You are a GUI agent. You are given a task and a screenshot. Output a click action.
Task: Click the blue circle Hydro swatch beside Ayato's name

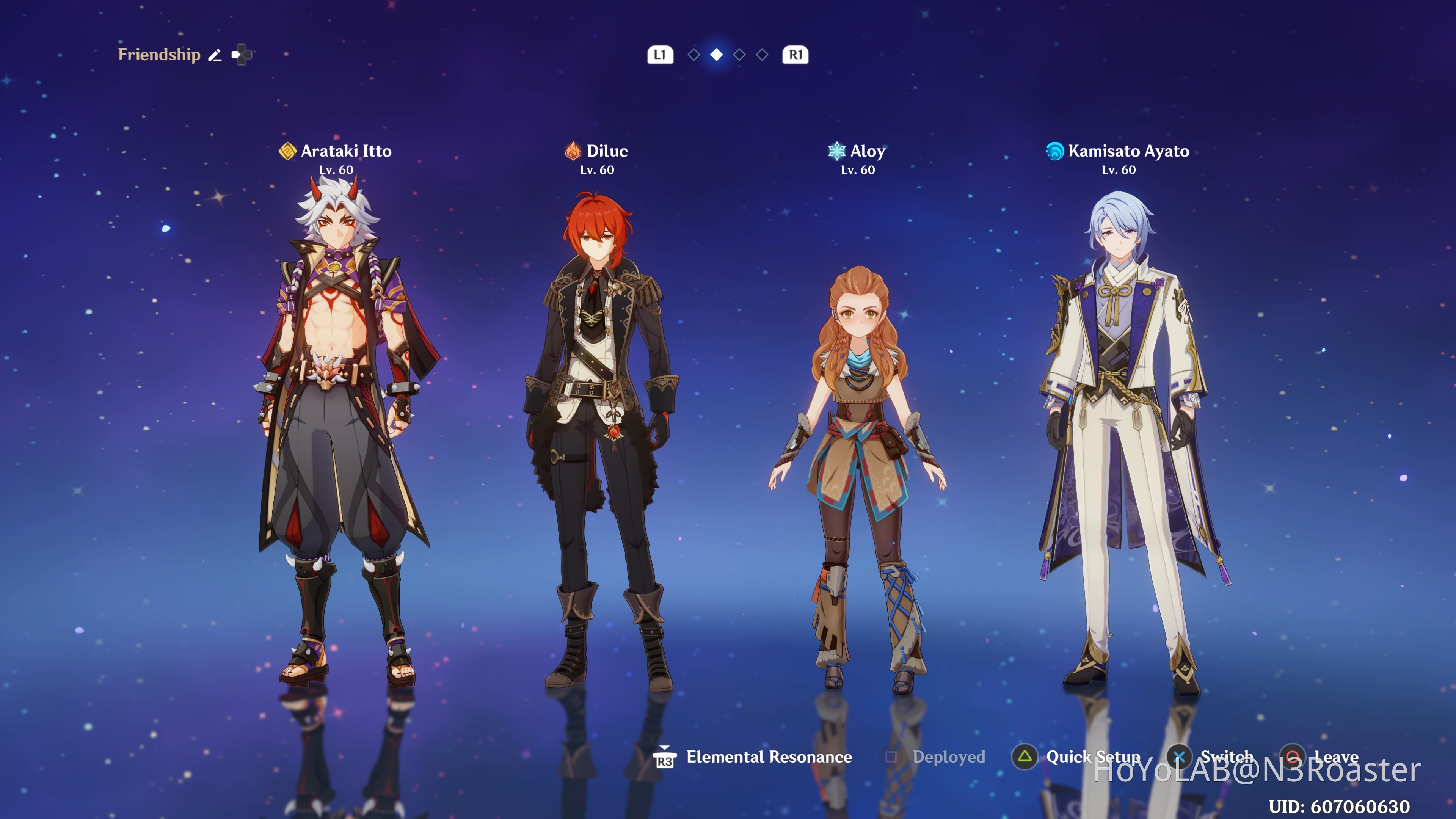[x=1055, y=152]
